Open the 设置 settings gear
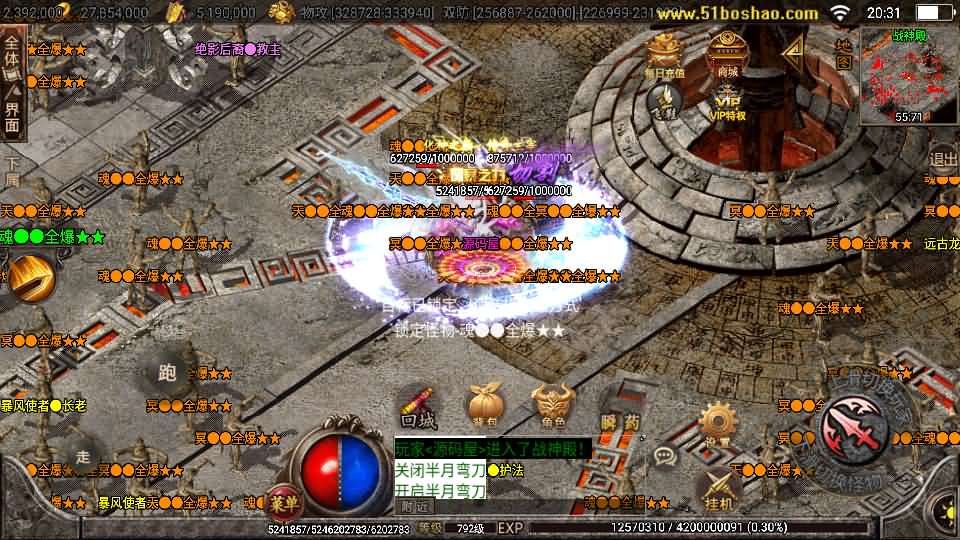 click(x=718, y=426)
